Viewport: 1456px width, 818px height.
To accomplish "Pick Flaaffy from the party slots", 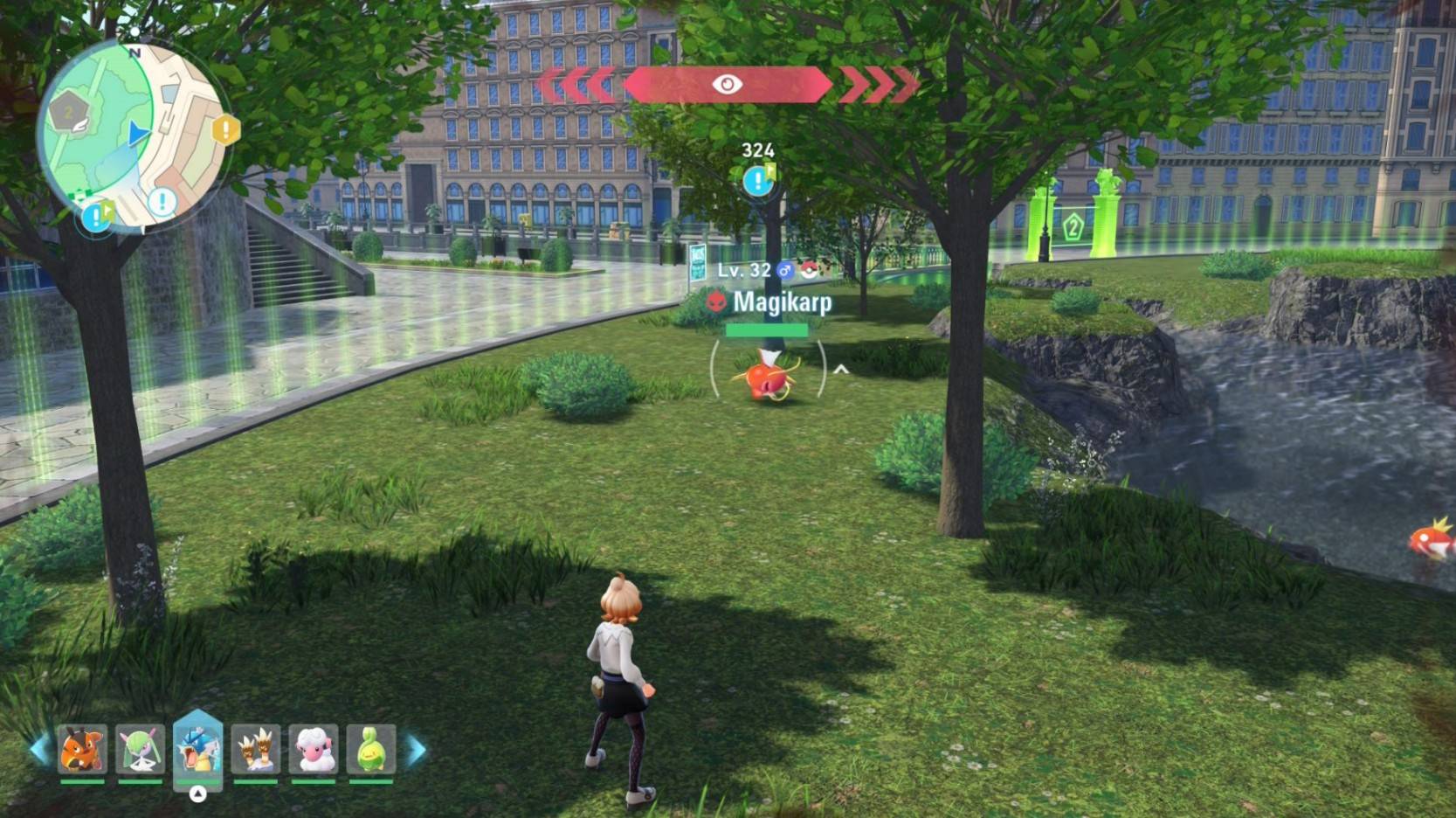I will pos(314,750).
